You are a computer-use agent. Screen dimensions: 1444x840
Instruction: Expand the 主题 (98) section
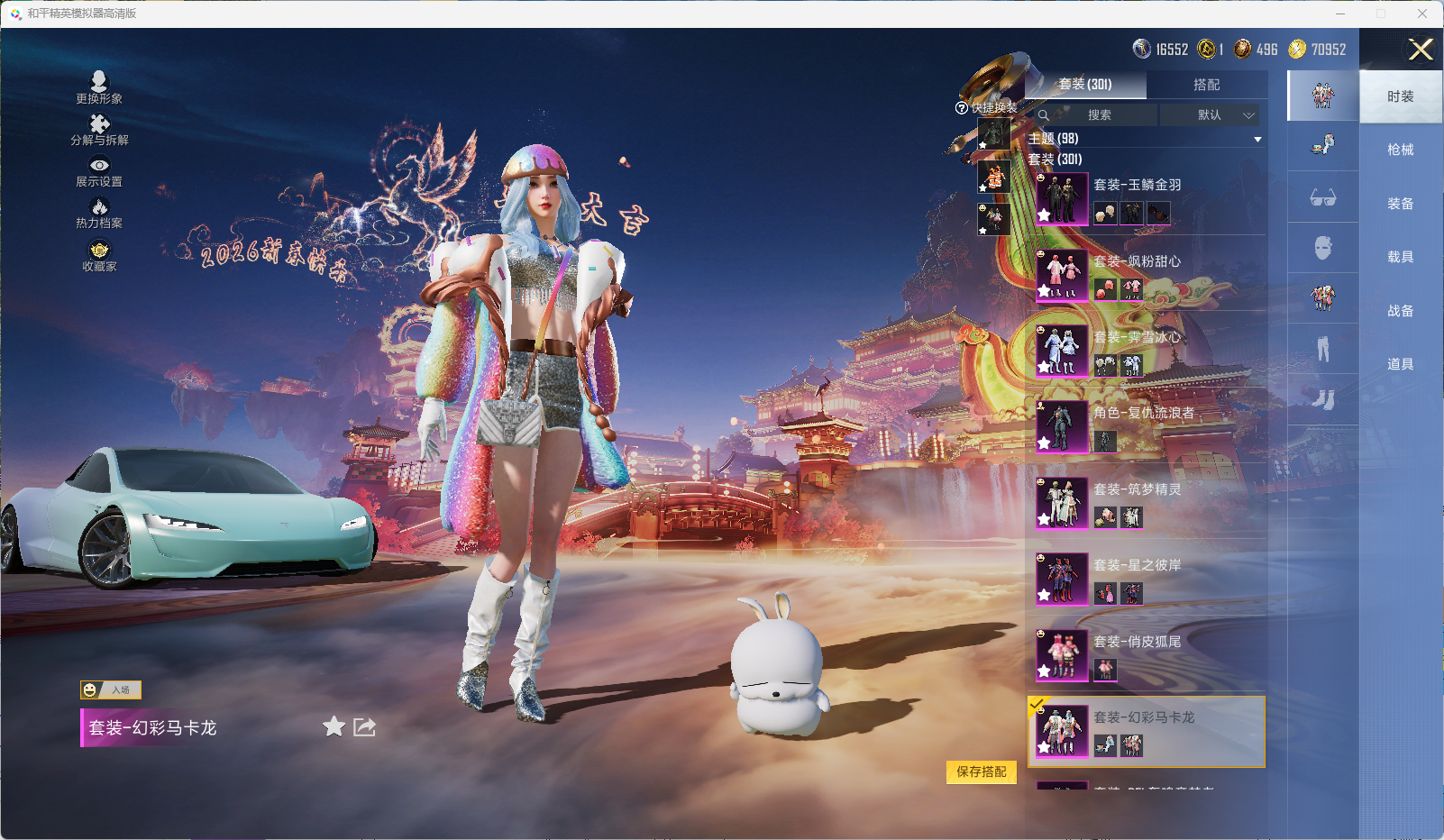pyautogui.click(x=1257, y=139)
